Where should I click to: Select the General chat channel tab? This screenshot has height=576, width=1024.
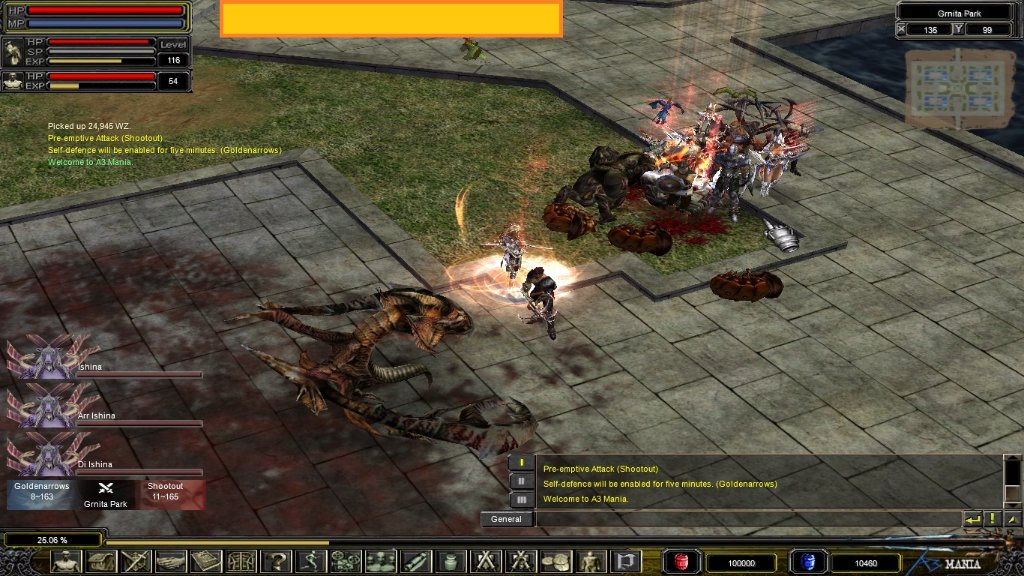(507, 519)
